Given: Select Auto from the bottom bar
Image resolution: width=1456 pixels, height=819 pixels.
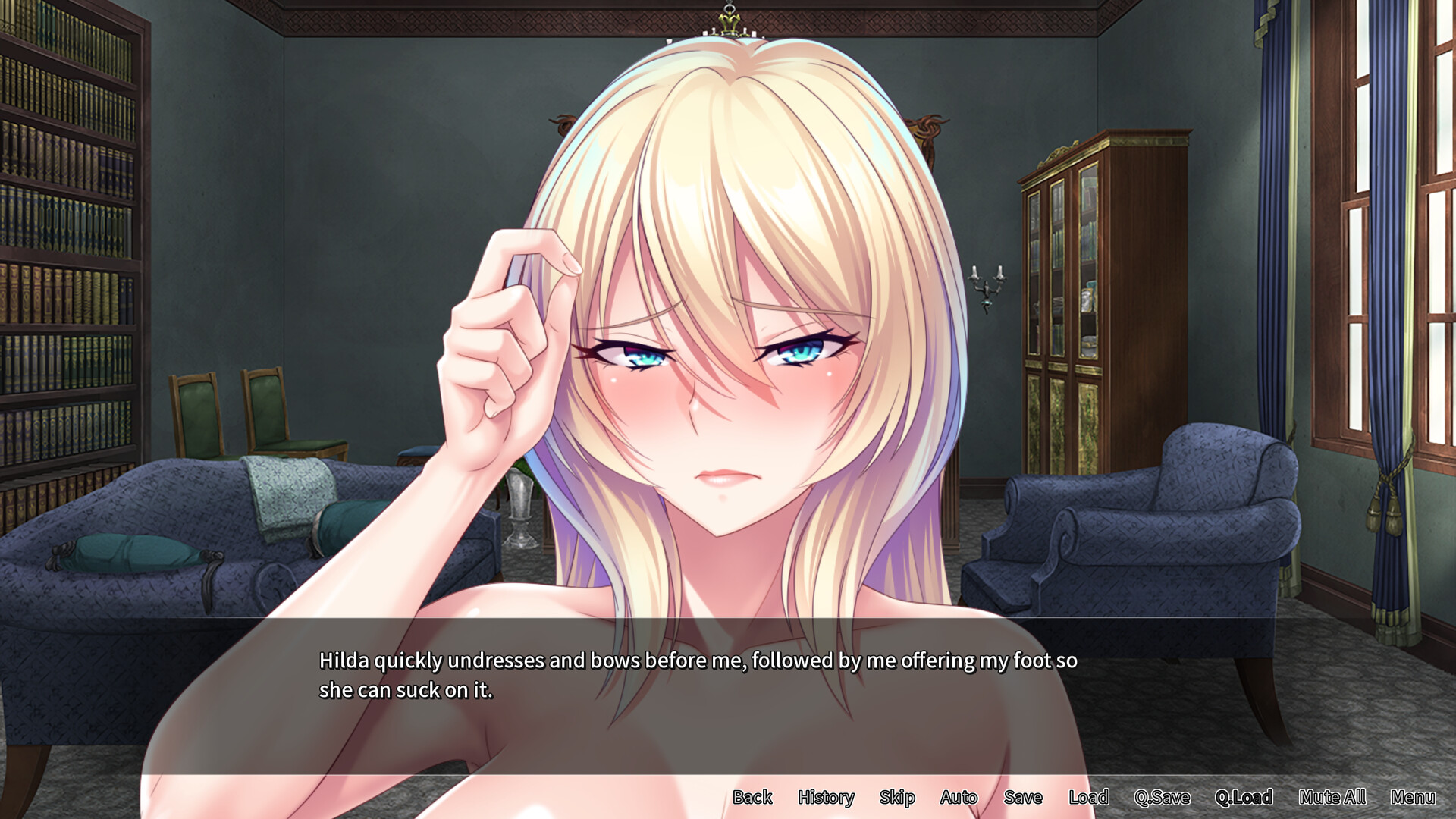Looking at the screenshot, I should coord(959,798).
